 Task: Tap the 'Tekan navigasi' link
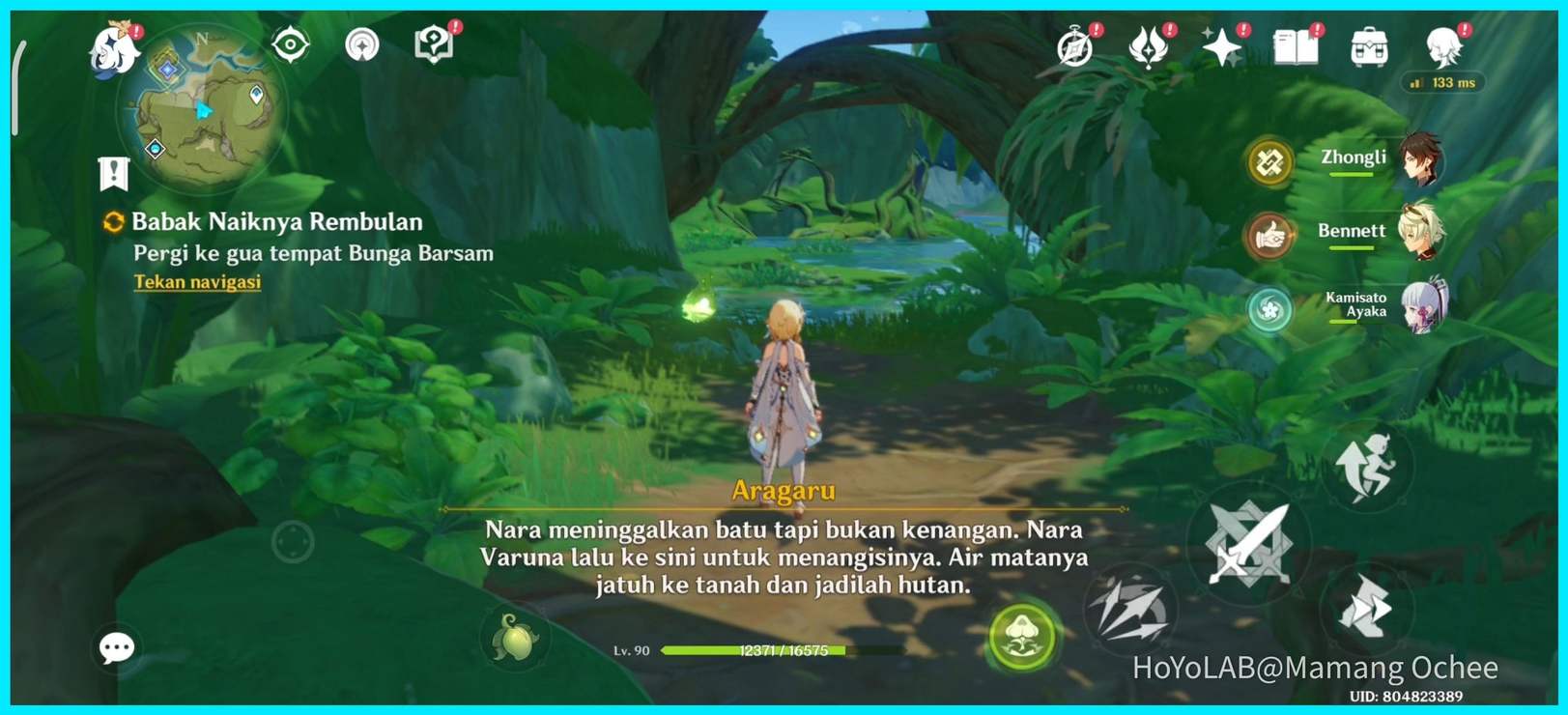(x=196, y=281)
